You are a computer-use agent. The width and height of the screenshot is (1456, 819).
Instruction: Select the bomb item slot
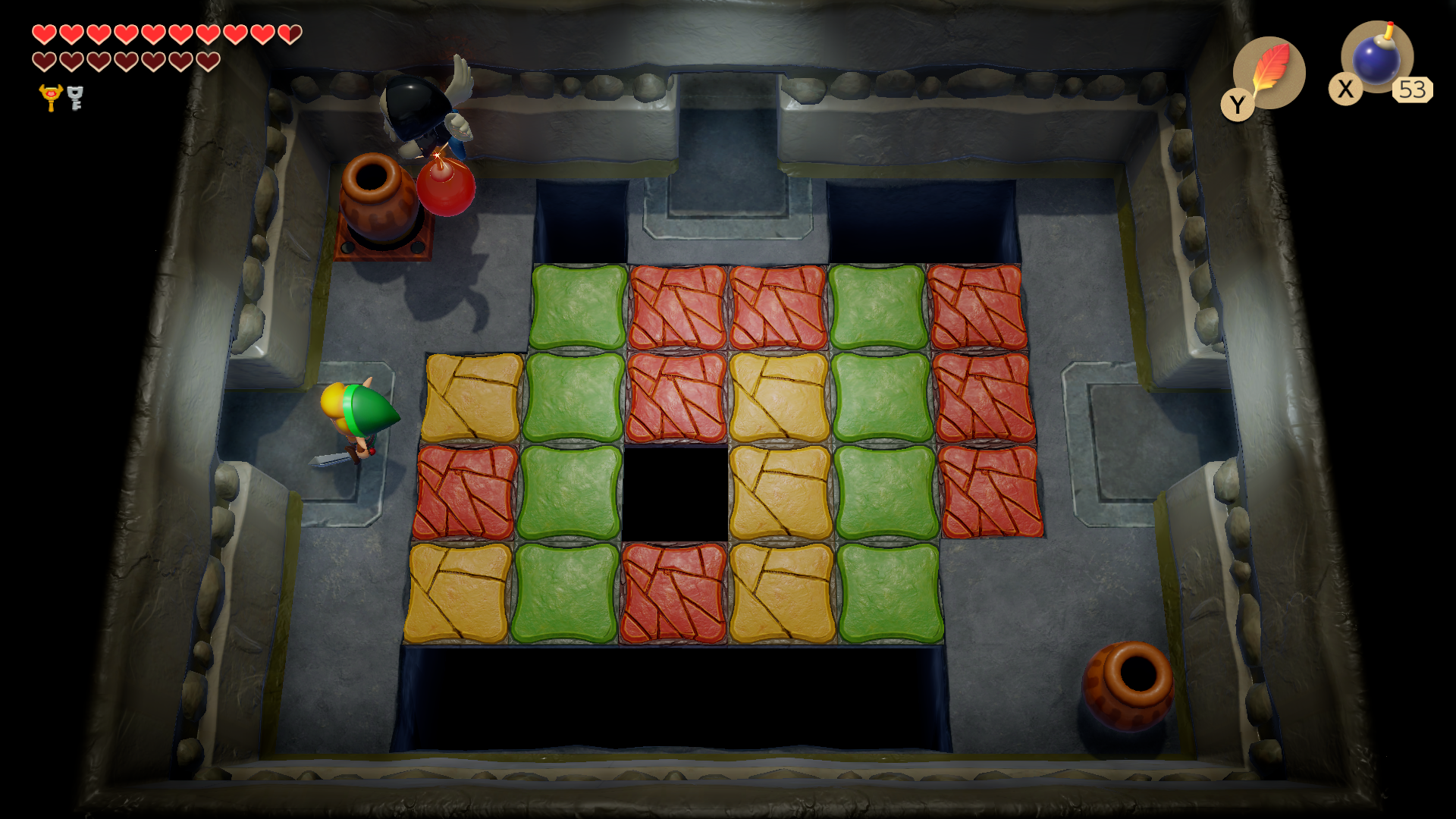tap(1376, 58)
